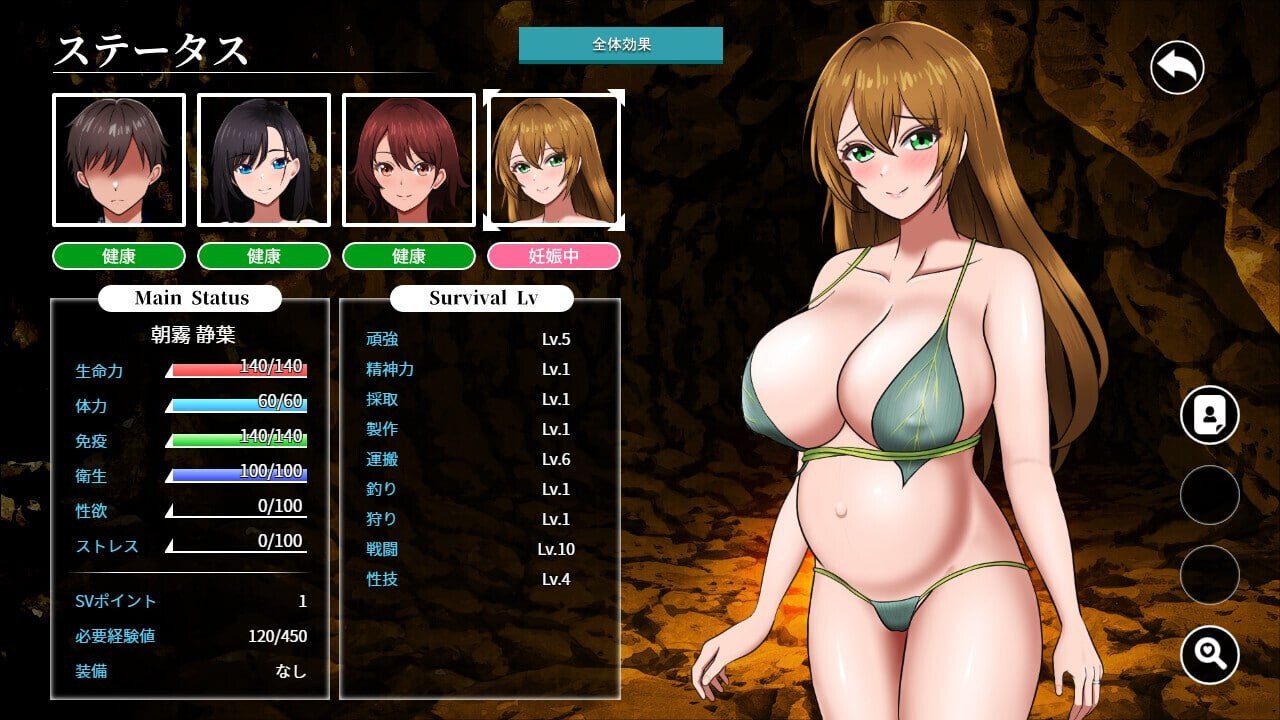1280x720 pixels.
Task: Open the character card icon on right sidebar
Action: tap(1209, 414)
